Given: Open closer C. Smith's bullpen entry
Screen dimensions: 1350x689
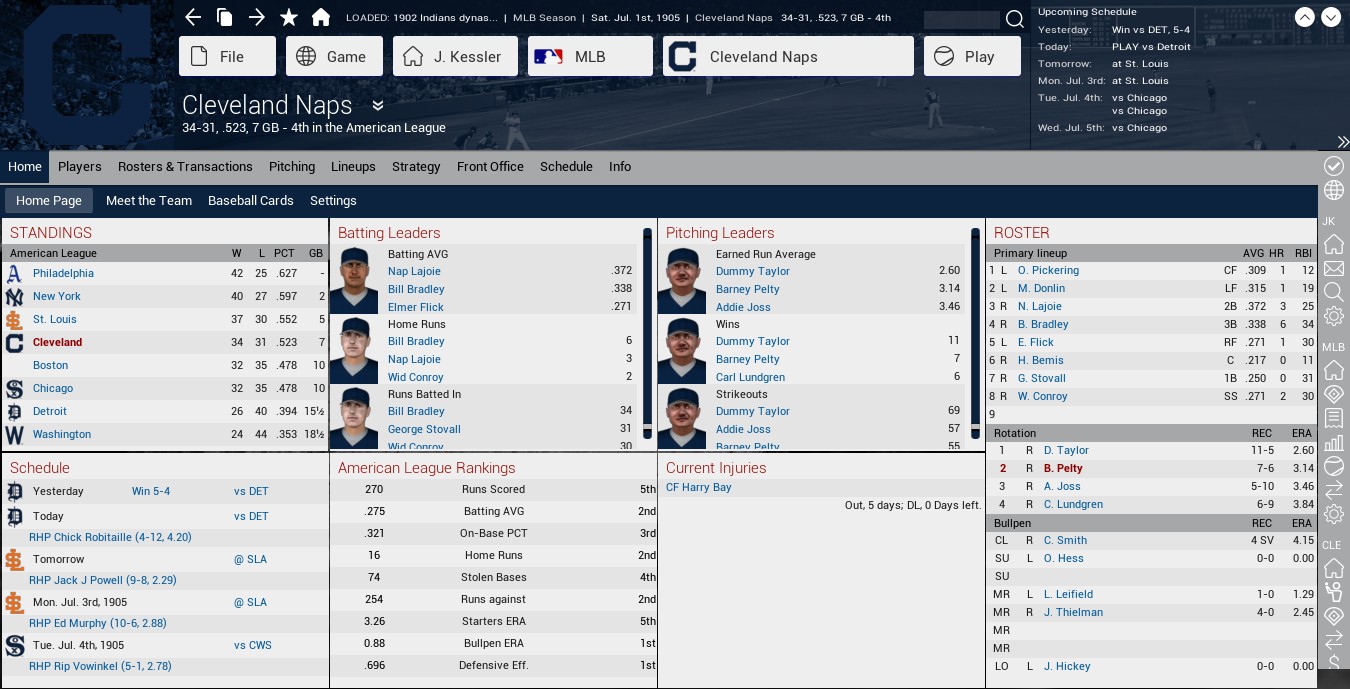Looking at the screenshot, I should click(1065, 540).
